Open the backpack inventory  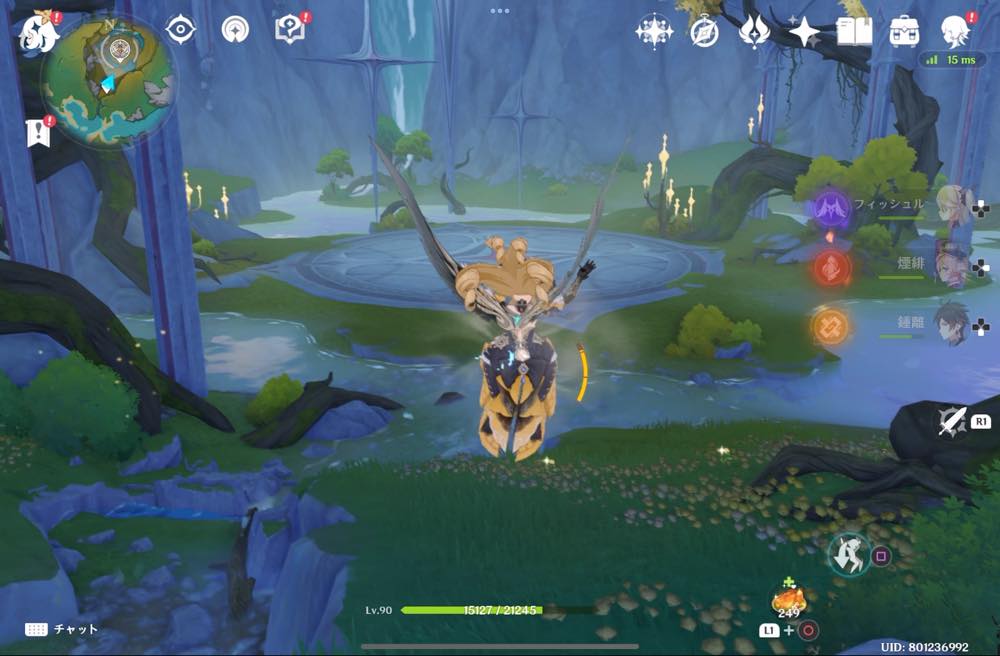coord(905,32)
